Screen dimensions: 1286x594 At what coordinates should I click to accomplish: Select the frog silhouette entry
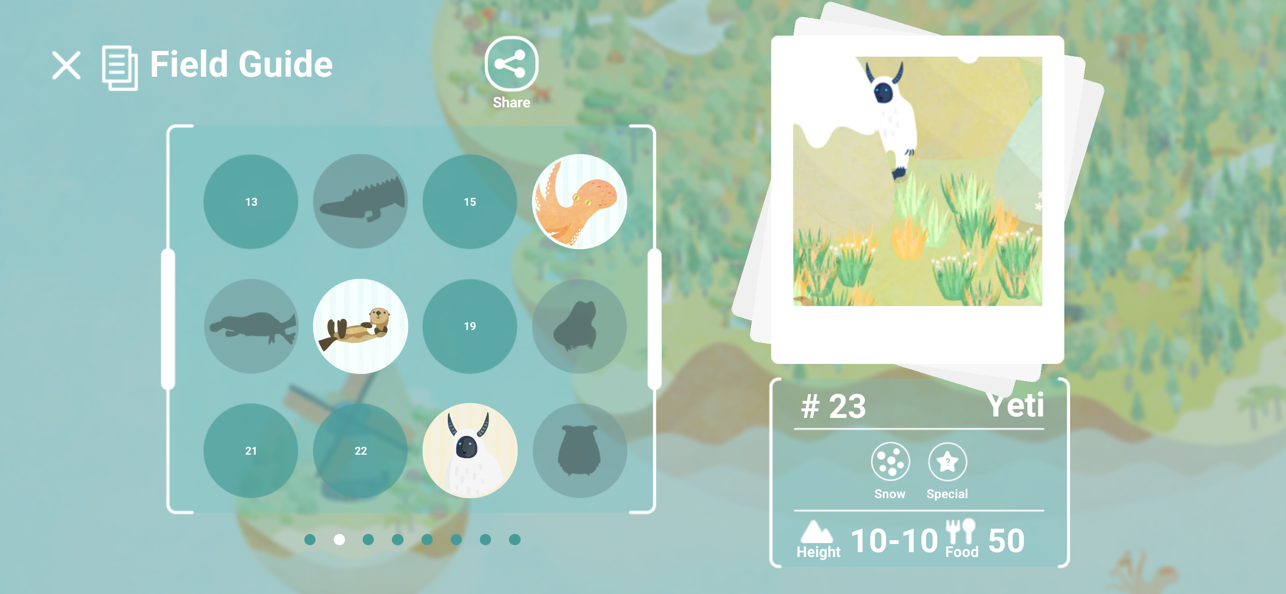coord(579,327)
